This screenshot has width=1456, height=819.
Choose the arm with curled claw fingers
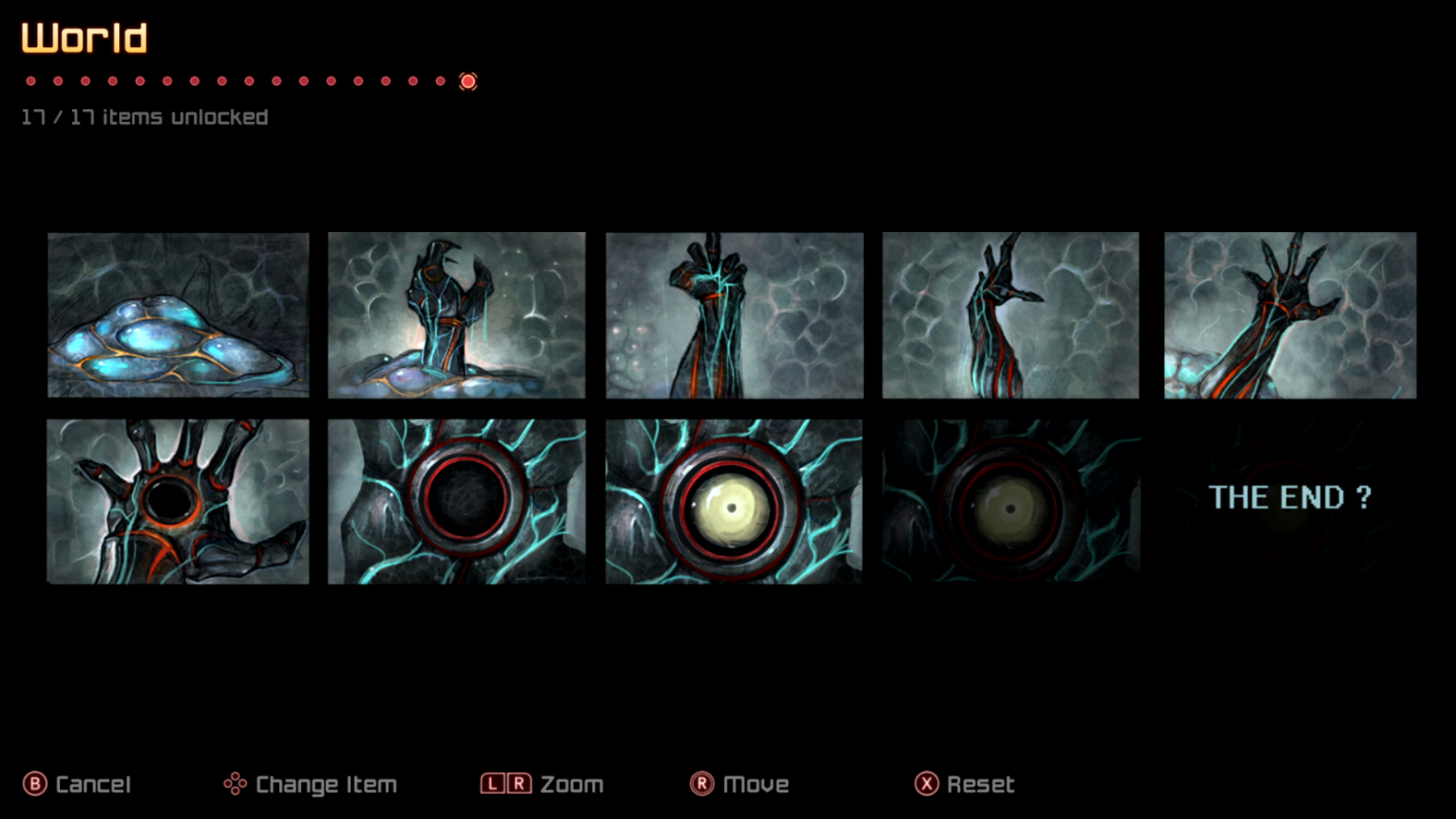click(x=1010, y=315)
